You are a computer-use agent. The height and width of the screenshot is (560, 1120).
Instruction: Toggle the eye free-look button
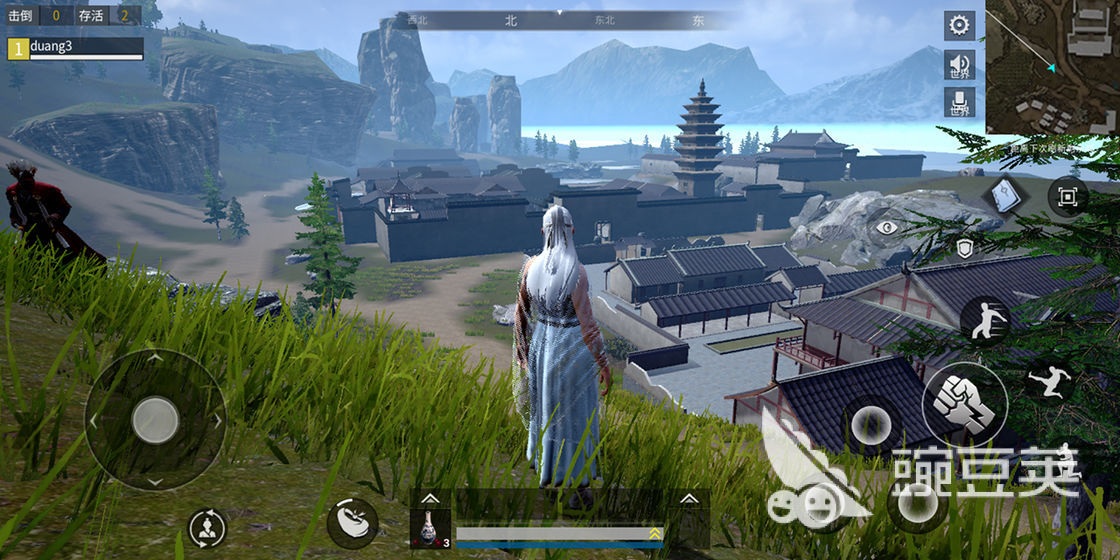pos(886,228)
